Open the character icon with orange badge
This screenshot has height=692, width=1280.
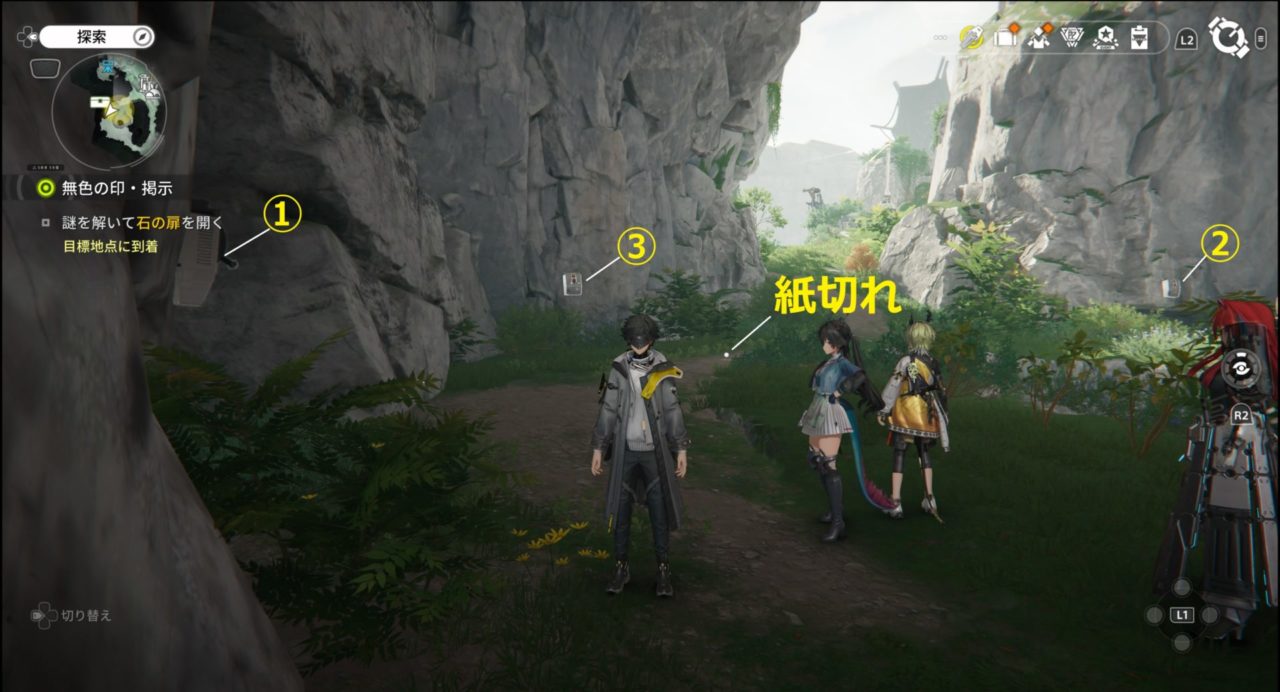(1038, 37)
